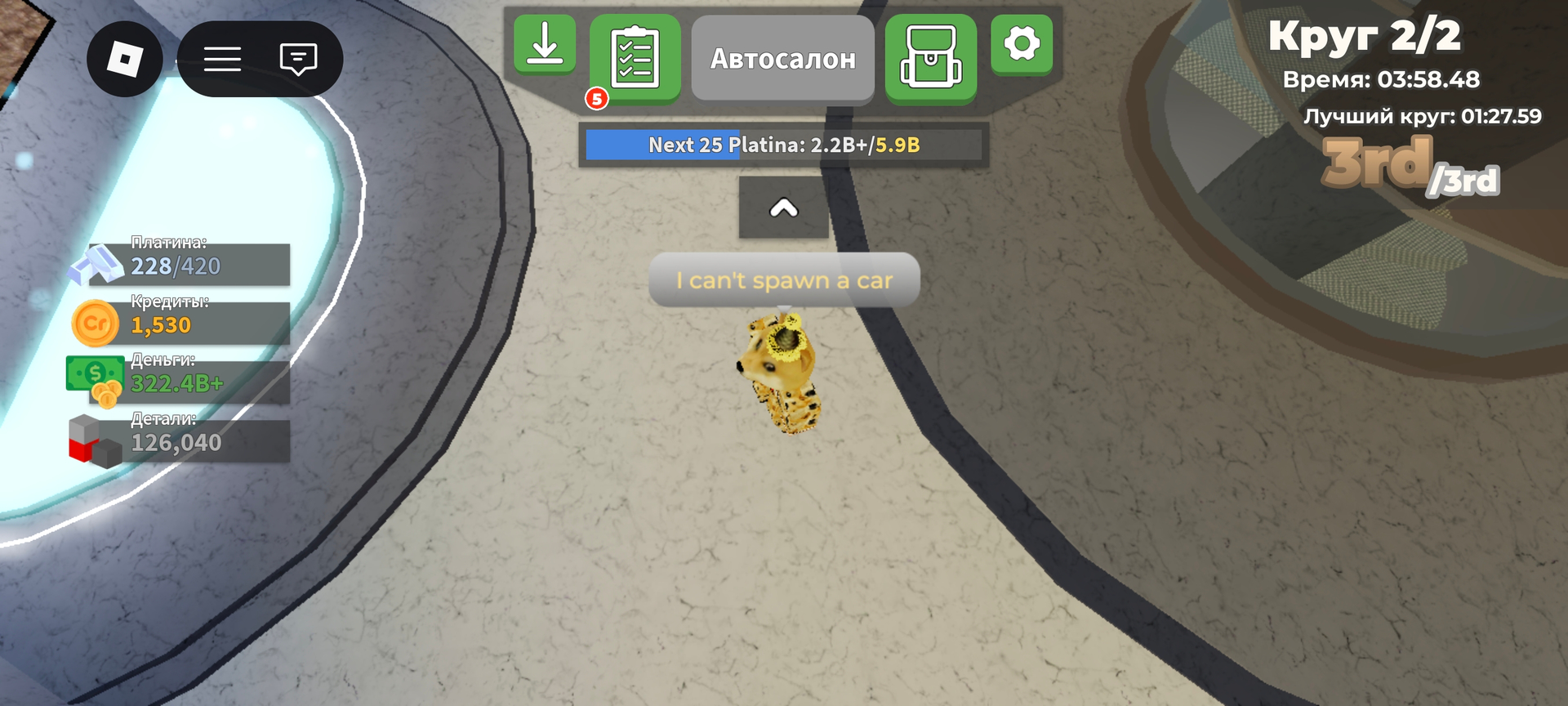Open the Автосалон menu

click(782, 57)
